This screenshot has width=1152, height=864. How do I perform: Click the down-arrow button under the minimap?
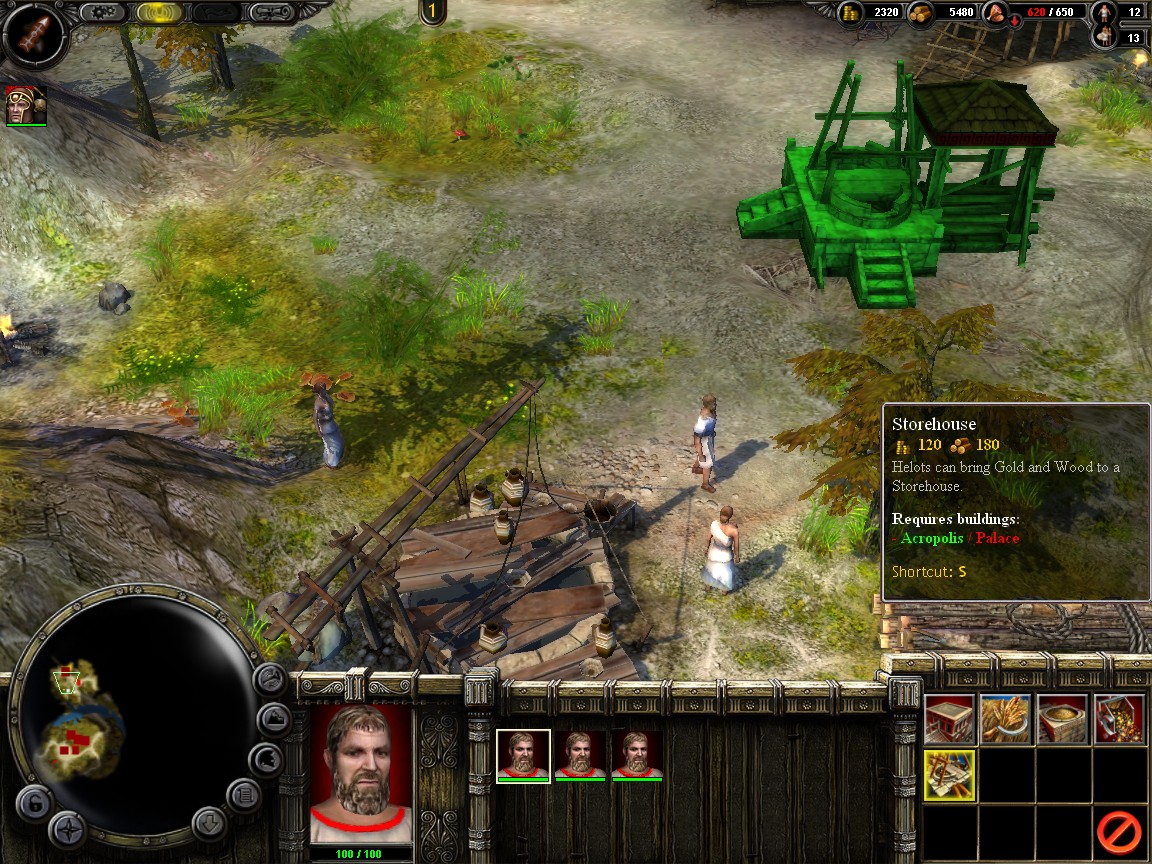click(210, 824)
